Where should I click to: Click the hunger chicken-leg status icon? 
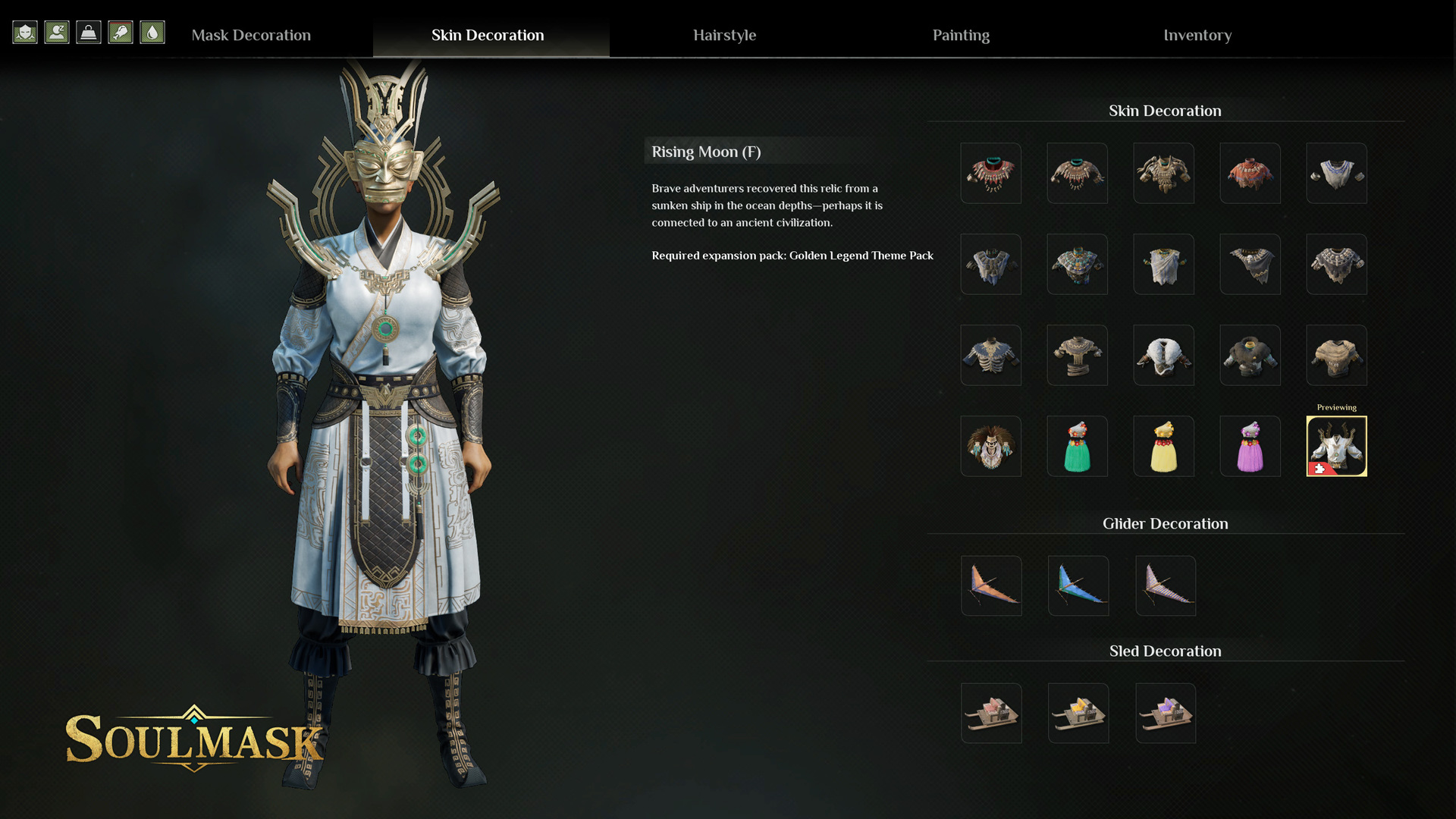click(x=121, y=33)
